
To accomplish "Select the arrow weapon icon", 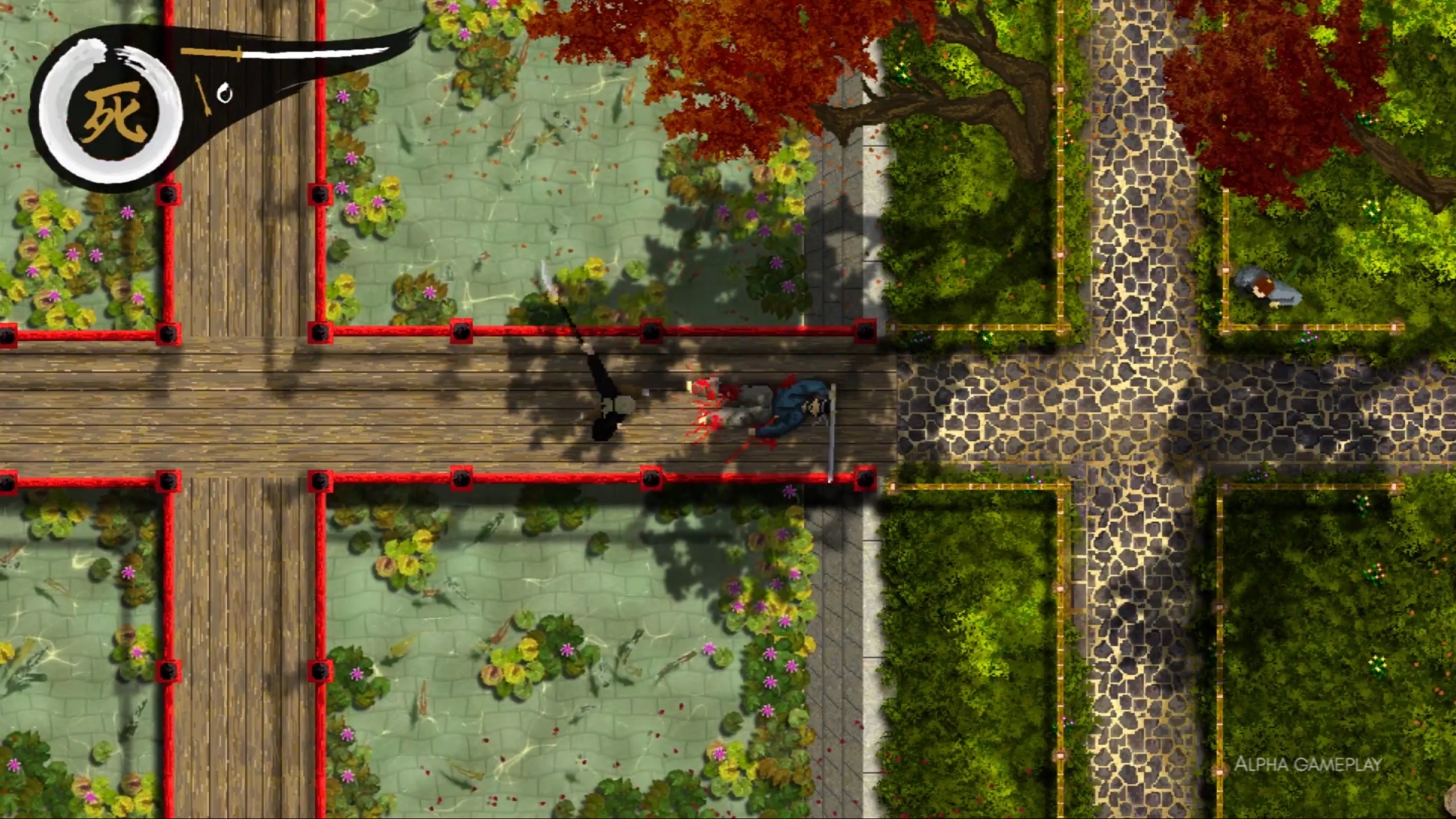I will pyautogui.click(x=203, y=94).
